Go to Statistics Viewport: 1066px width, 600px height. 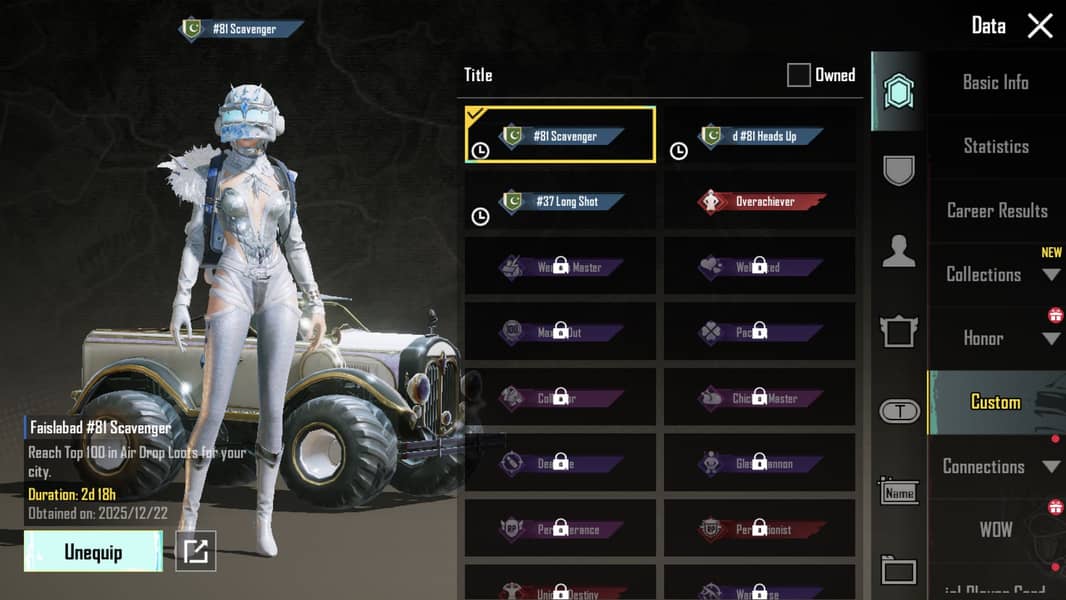995,147
